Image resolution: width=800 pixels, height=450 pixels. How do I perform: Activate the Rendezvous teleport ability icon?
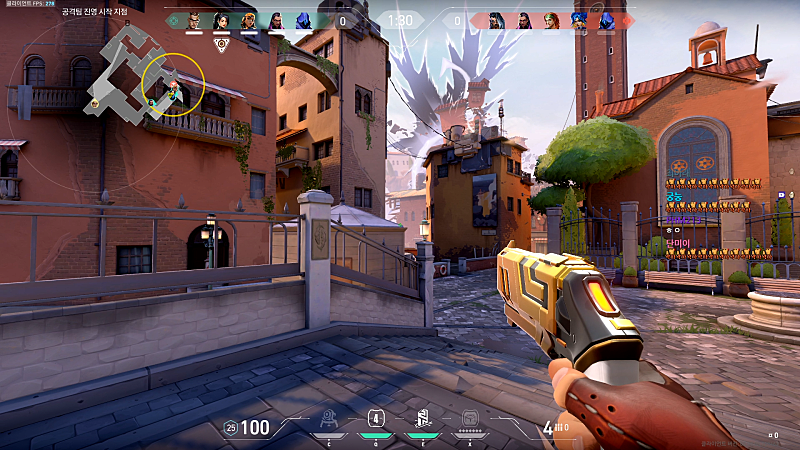(421, 420)
